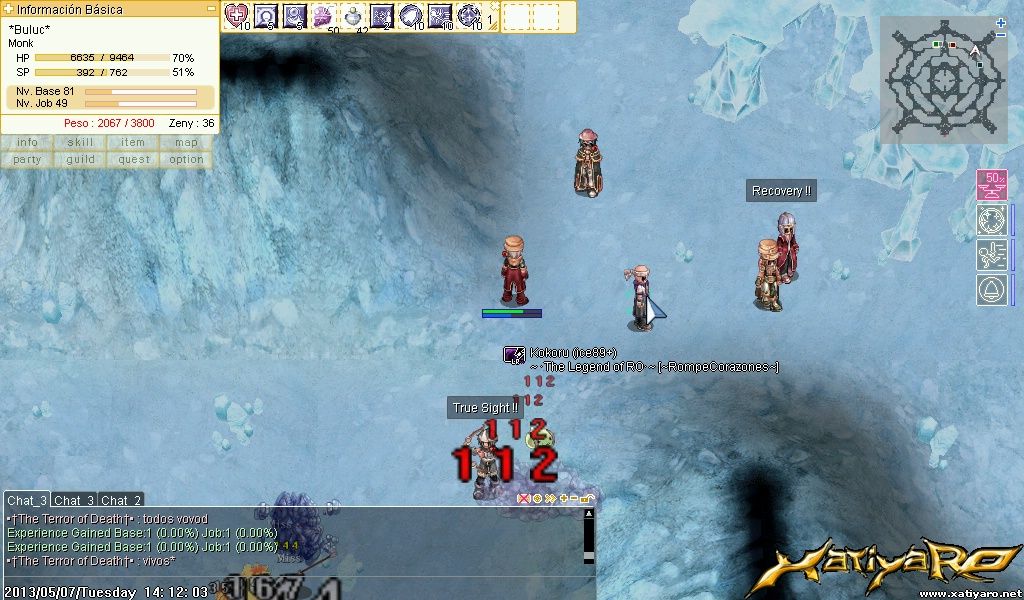Viewport: 1024px width, 600px height.
Task: Open the map button in basic info
Action: click(186, 143)
